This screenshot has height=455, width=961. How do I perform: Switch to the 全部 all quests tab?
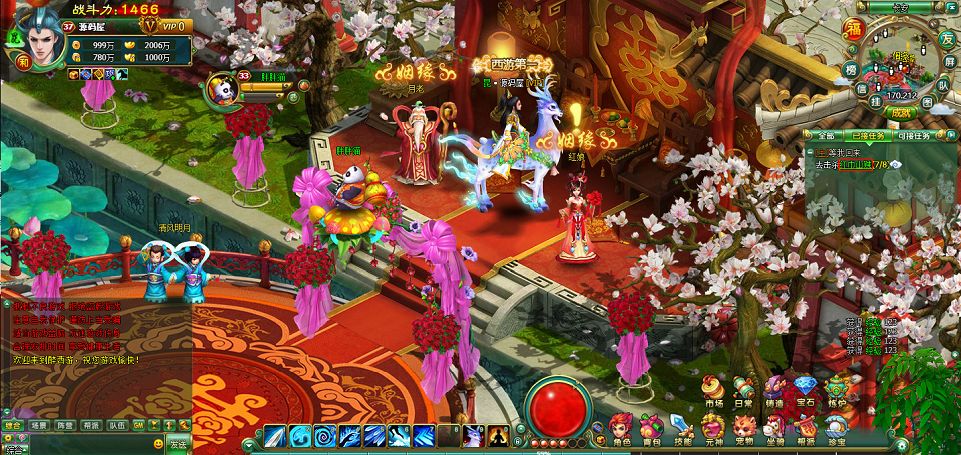tap(825, 135)
